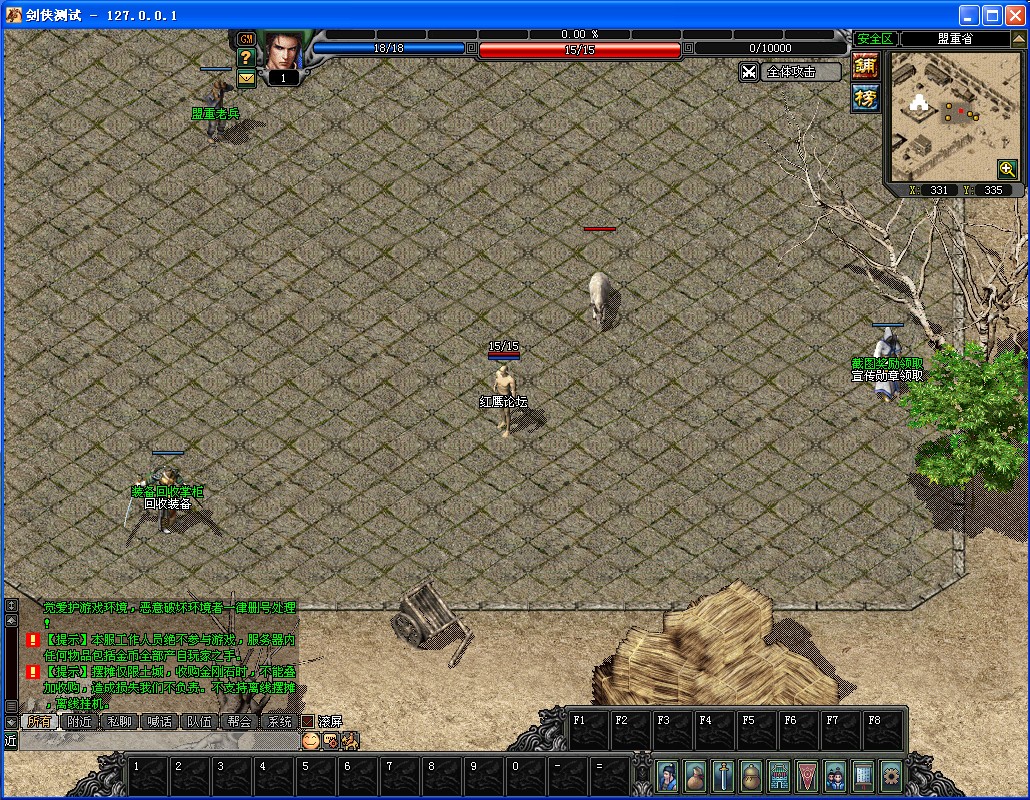Open the character portrait icon in the menu bar

point(668,775)
